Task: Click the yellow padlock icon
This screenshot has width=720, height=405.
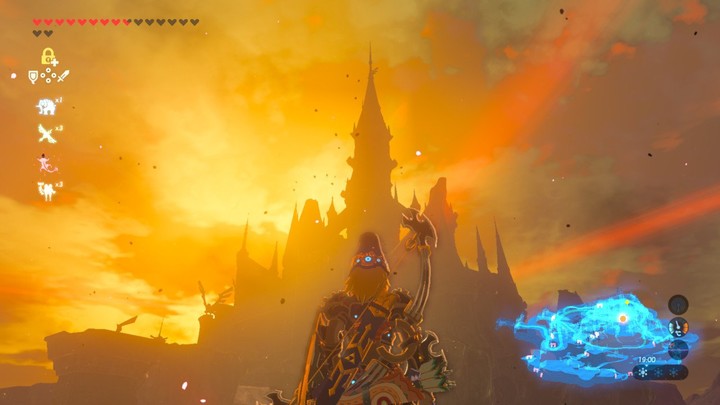Action: pos(47,56)
